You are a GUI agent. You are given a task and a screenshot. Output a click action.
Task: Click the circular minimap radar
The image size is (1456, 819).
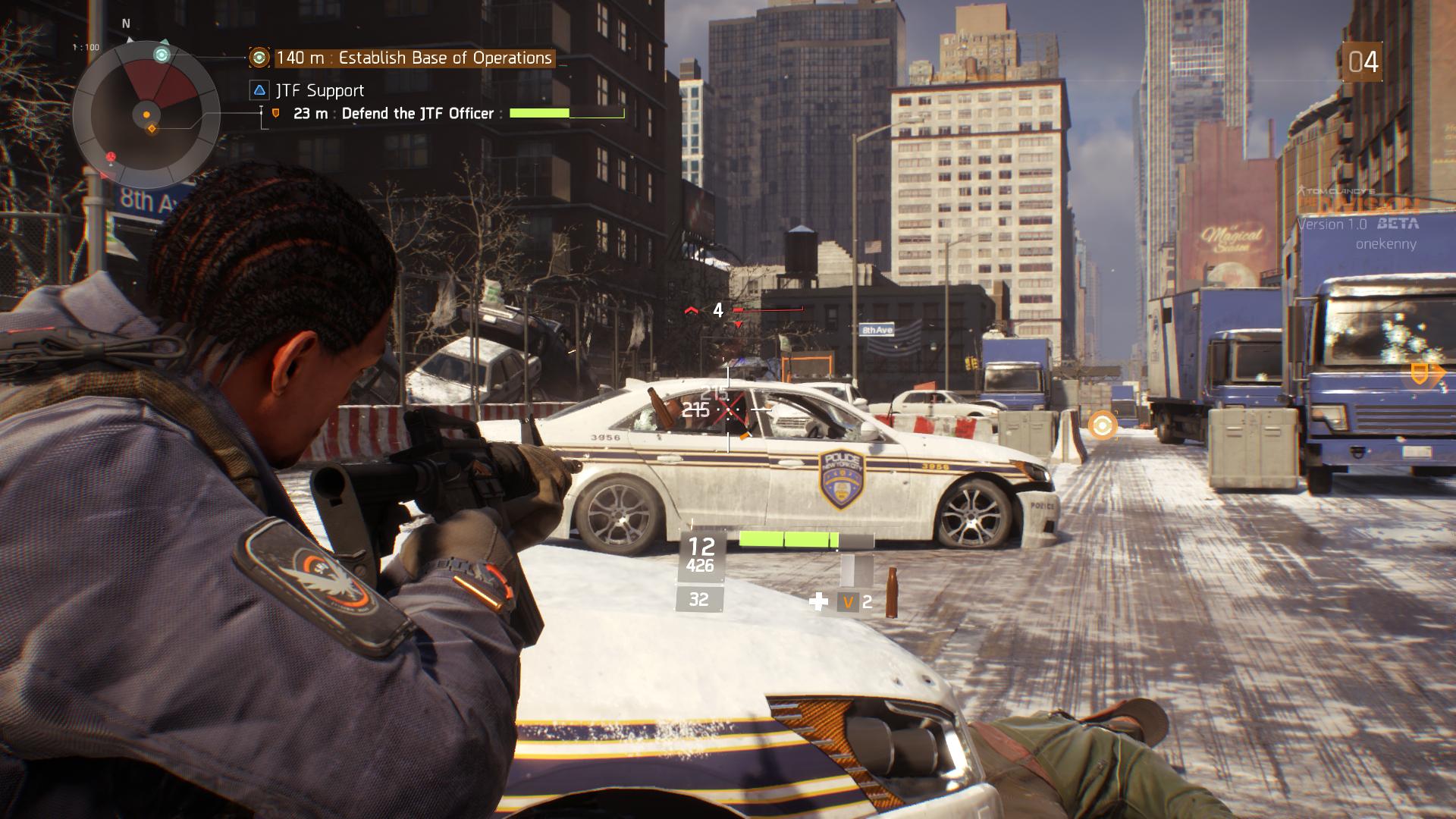click(x=146, y=115)
